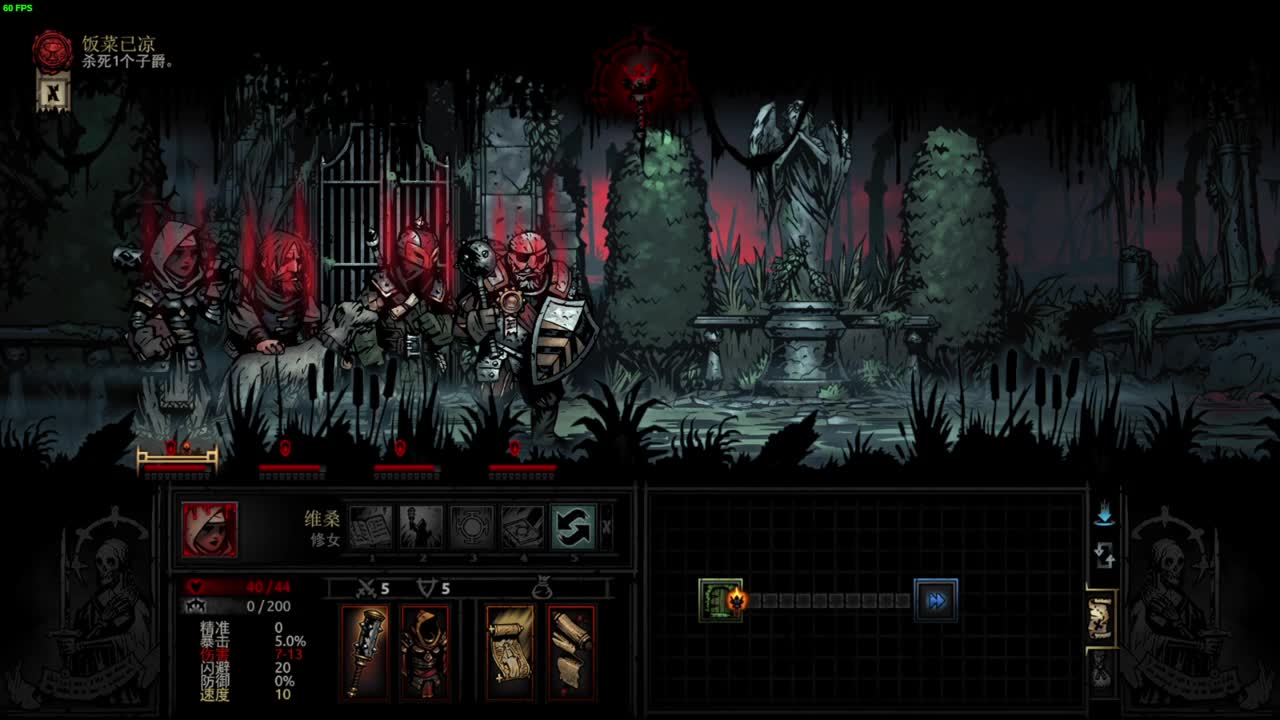The image size is (1280, 720).
Task: Select the second skill with raised staff
Action: [421, 527]
